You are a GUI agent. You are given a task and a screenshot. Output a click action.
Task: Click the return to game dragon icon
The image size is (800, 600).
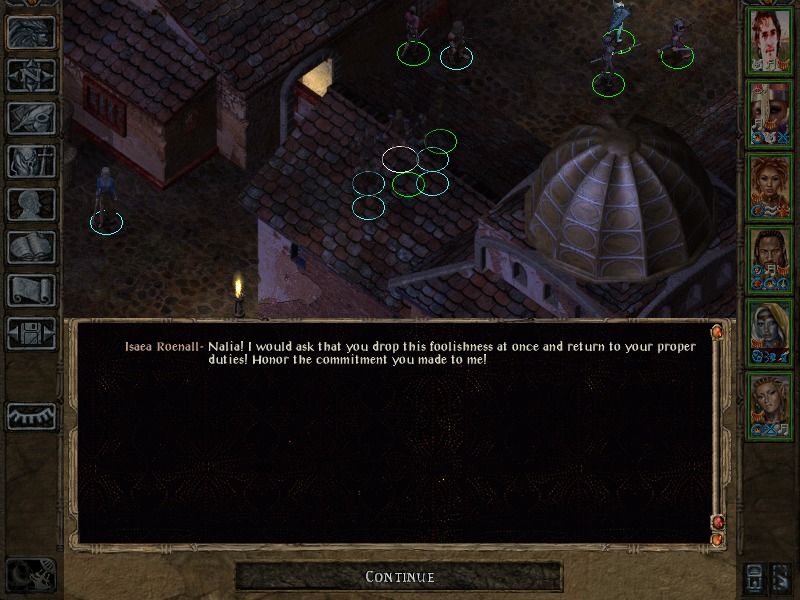tap(32, 33)
